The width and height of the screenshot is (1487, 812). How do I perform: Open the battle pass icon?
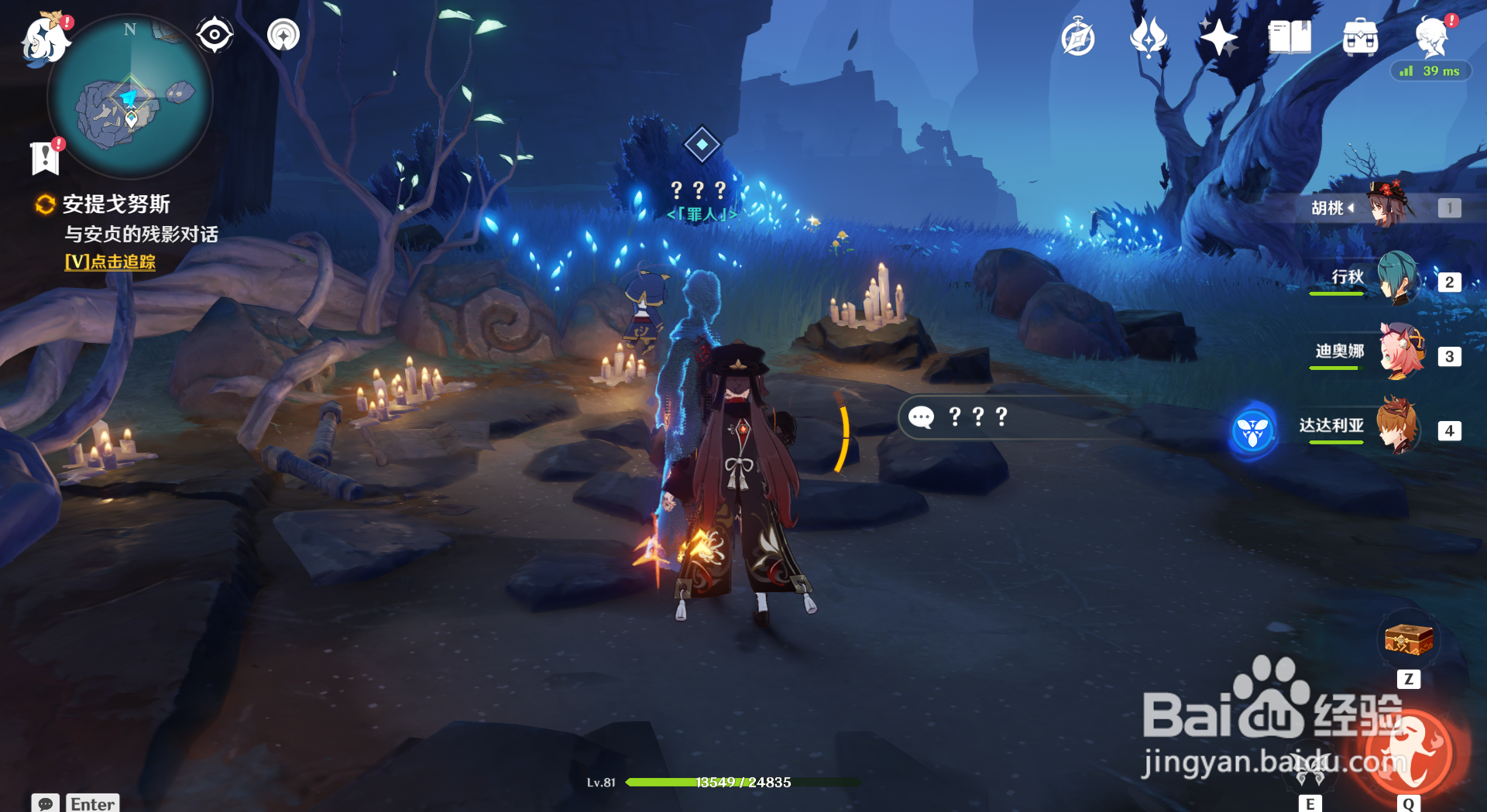(1148, 37)
